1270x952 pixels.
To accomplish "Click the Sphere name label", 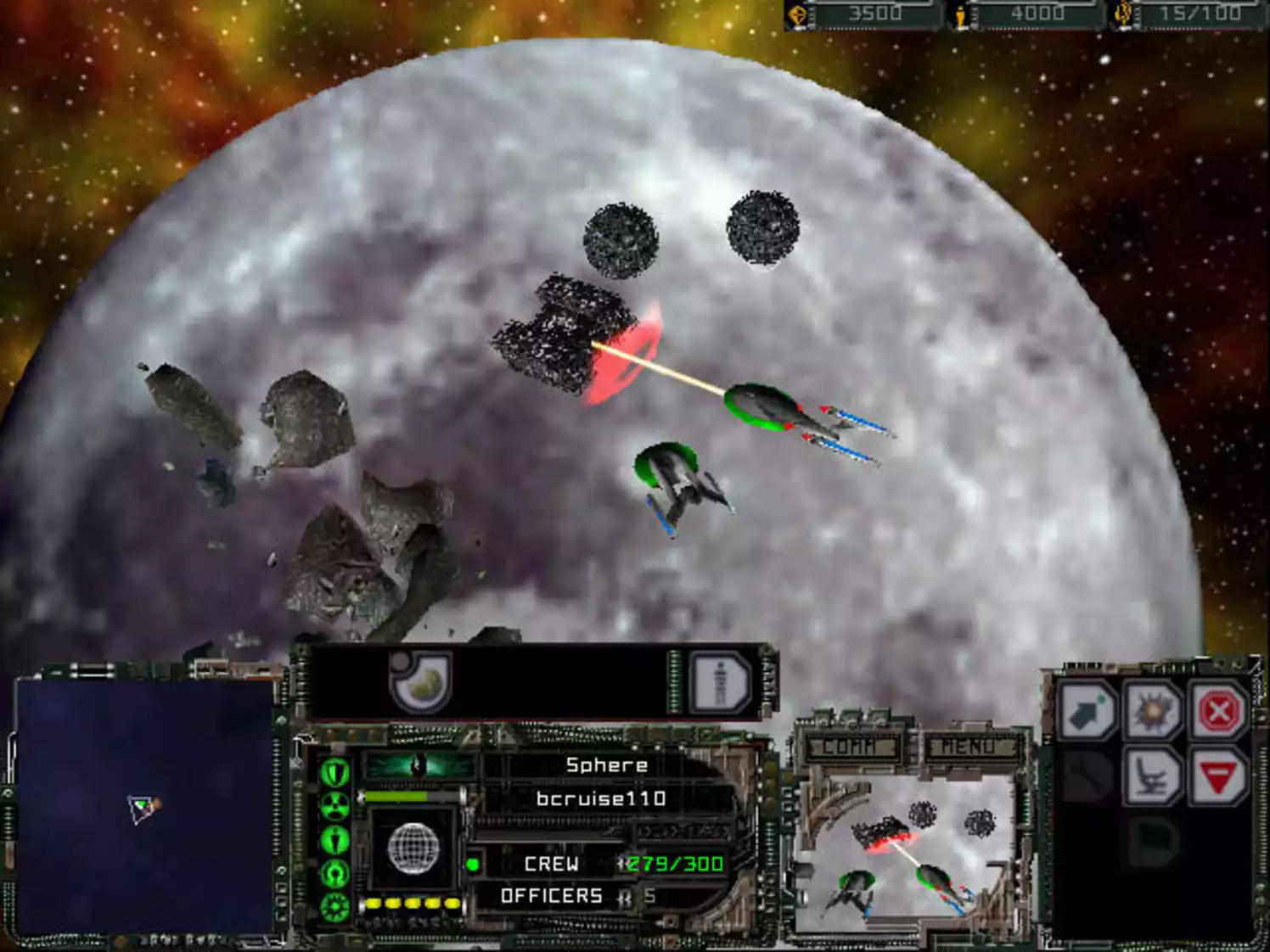I will point(605,764).
